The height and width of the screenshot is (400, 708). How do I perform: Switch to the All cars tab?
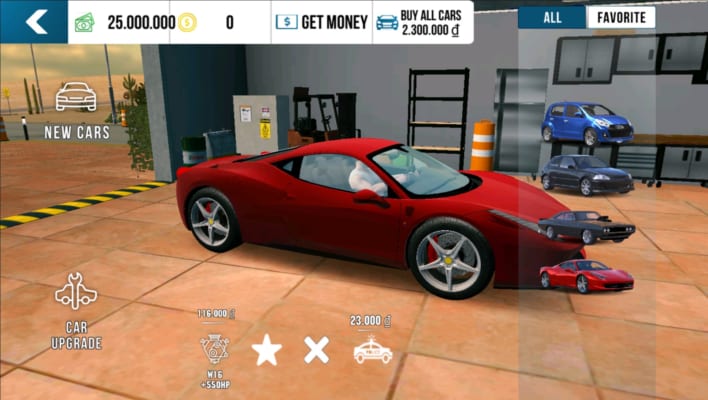coord(552,17)
